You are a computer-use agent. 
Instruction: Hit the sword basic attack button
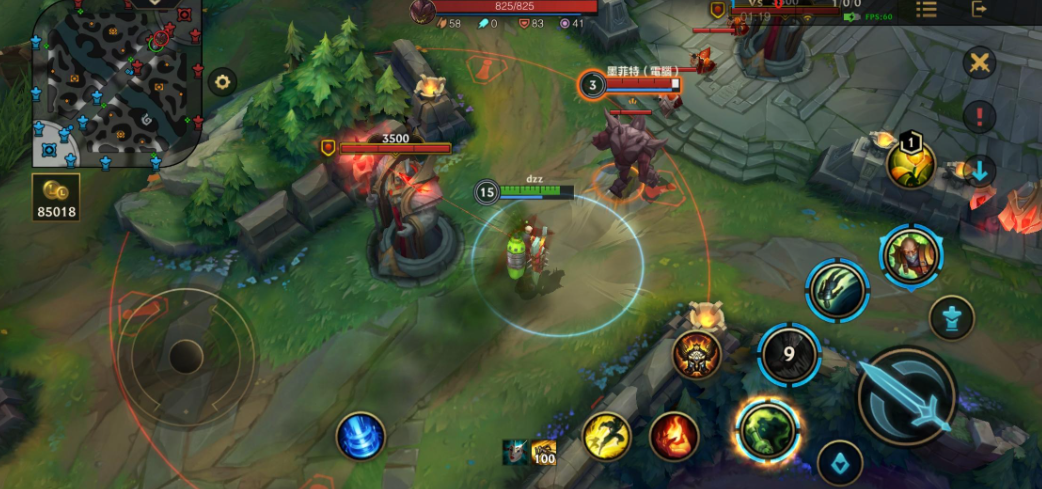pos(907,395)
